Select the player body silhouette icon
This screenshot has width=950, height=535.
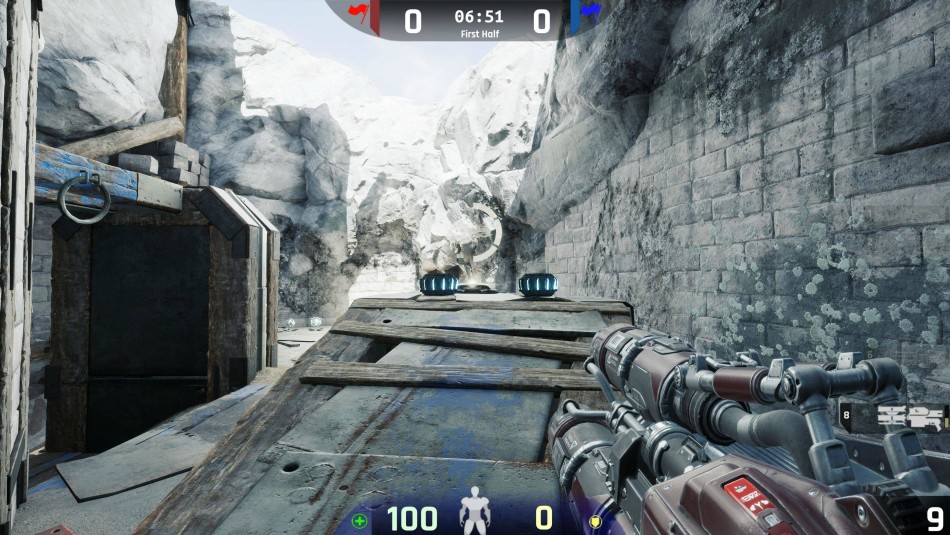pyautogui.click(x=474, y=515)
